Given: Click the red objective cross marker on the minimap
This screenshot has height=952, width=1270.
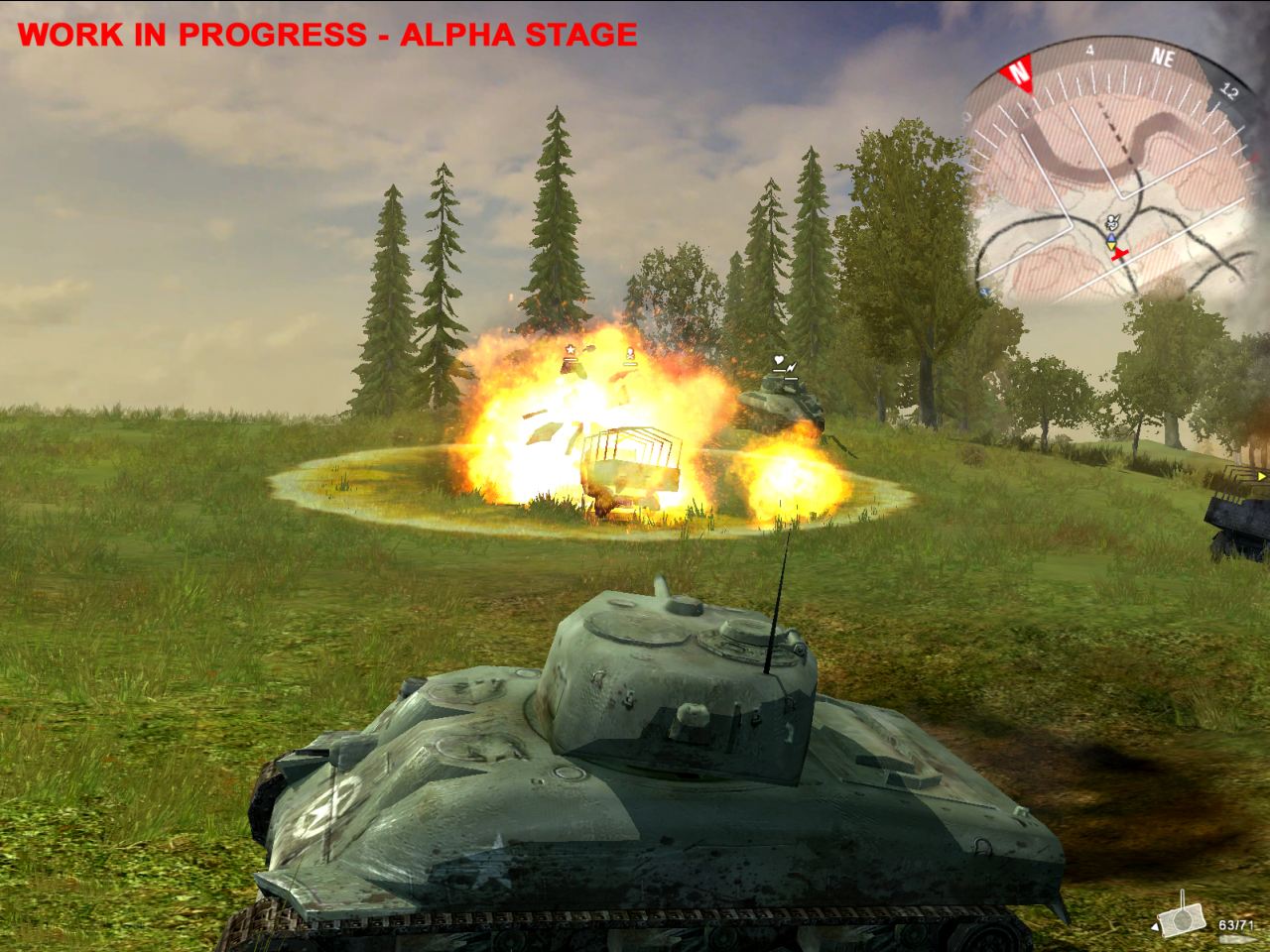Looking at the screenshot, I should point(1119,253).
